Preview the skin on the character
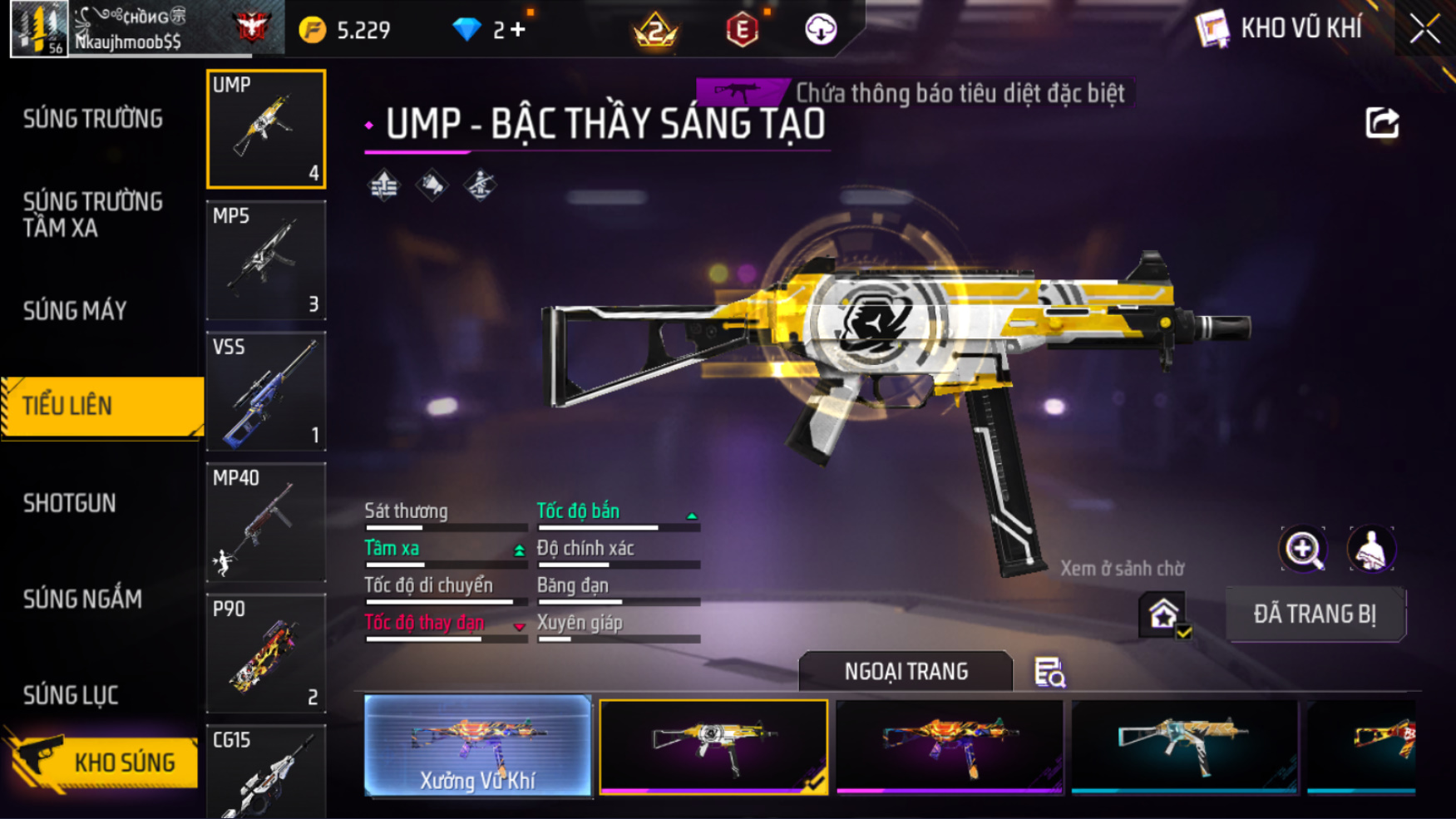Image resolution: width=1456 pixels, height=819 pixels. 1370,549
